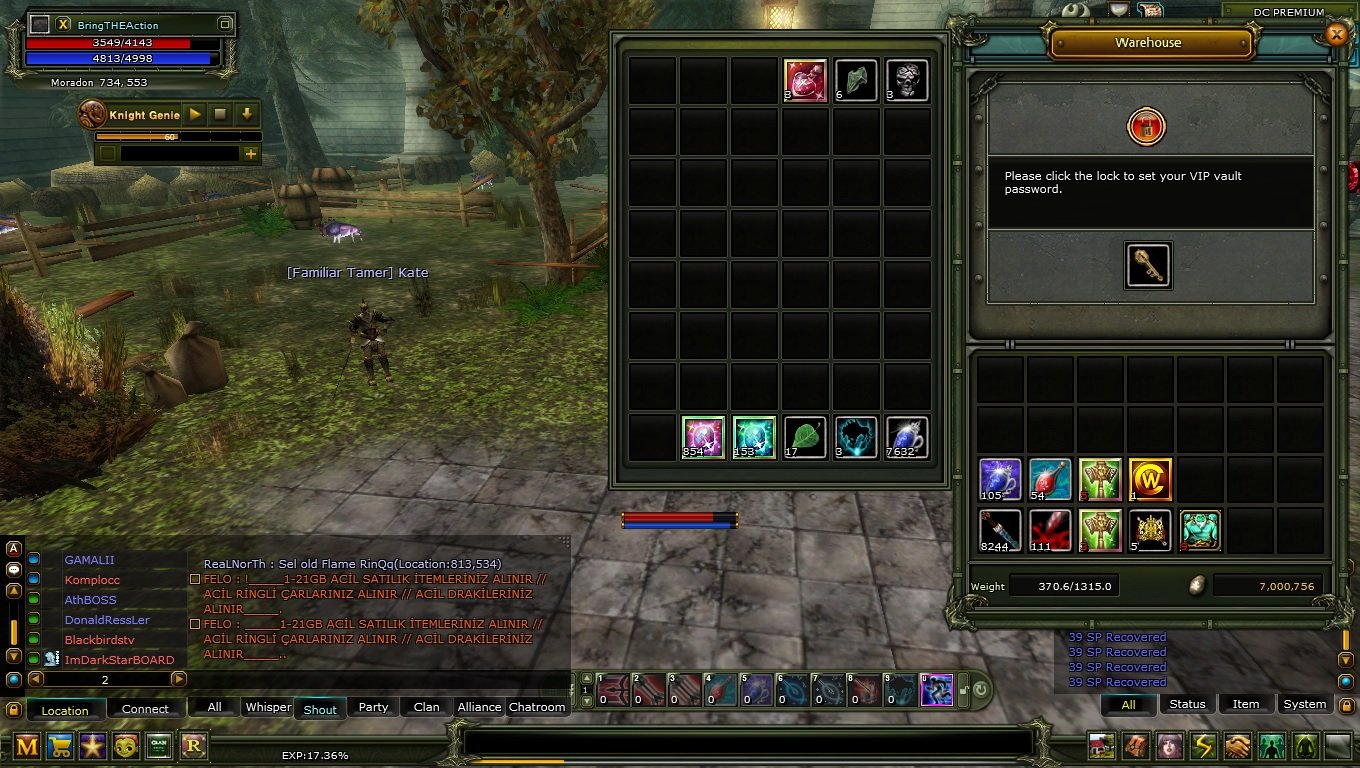This screenshot has height=768, width=1360.
Task: Click the Connect button
Action: (x=146, y=709)
